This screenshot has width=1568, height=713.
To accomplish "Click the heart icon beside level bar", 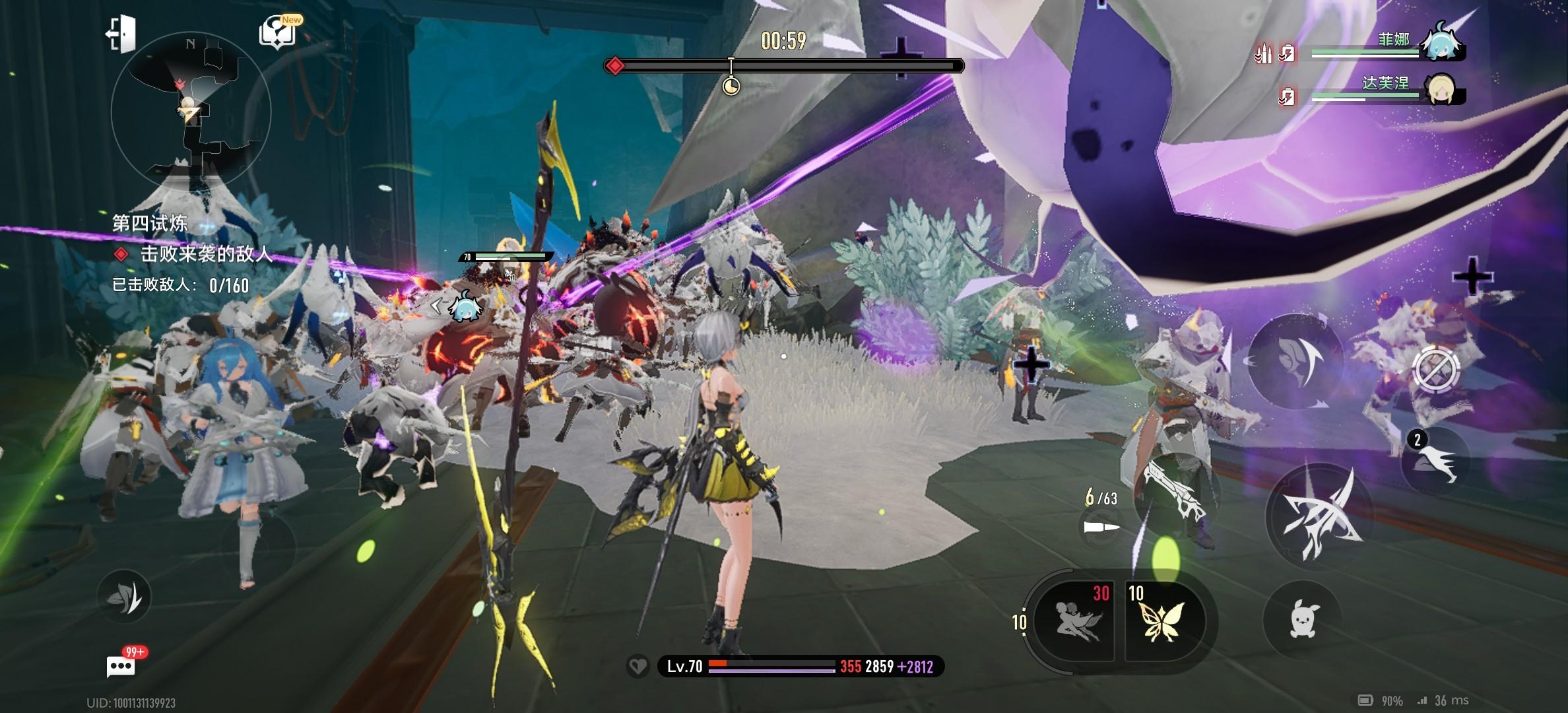I will [x=637, y=667].
